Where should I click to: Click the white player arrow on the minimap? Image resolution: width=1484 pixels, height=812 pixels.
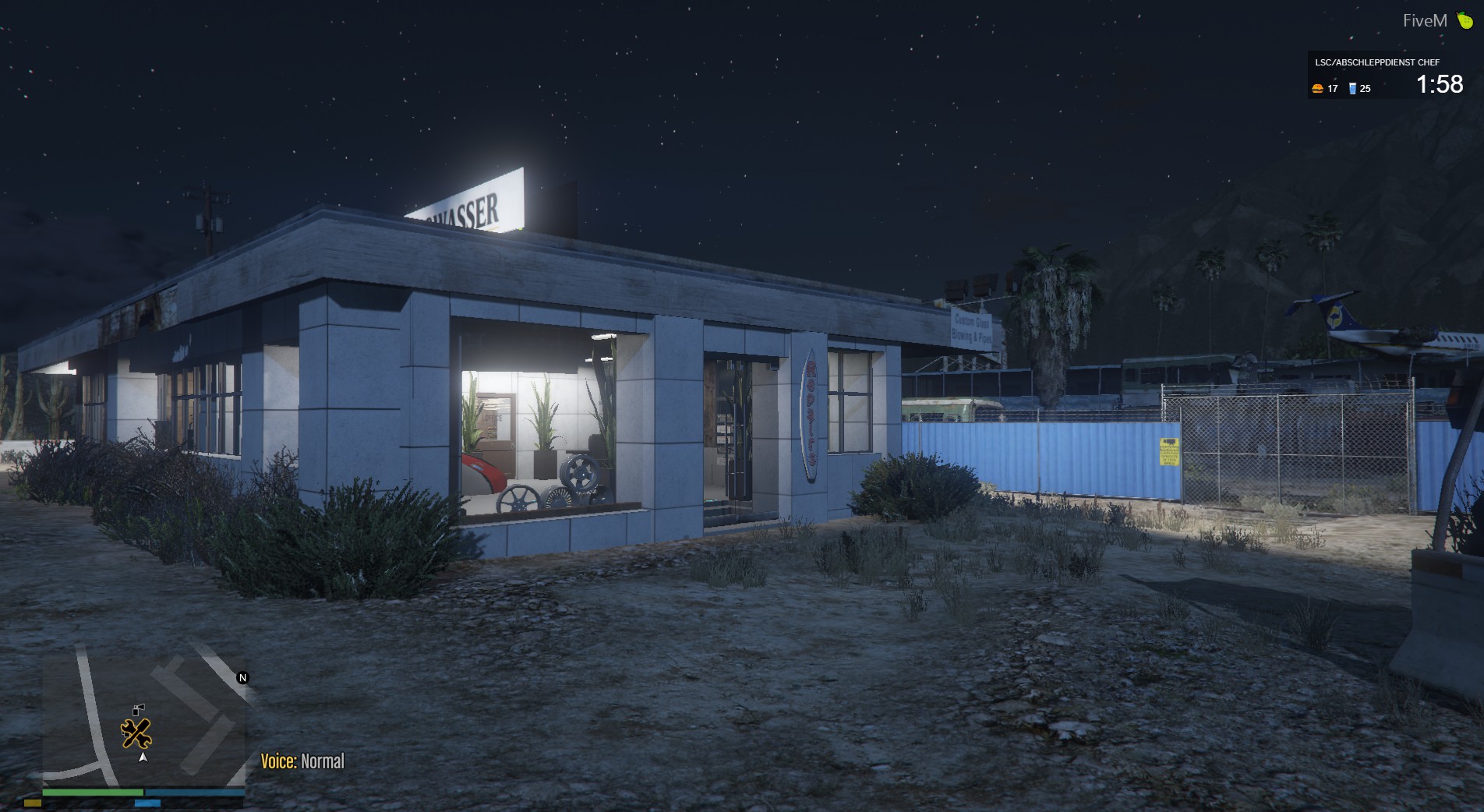pos(143,757)
